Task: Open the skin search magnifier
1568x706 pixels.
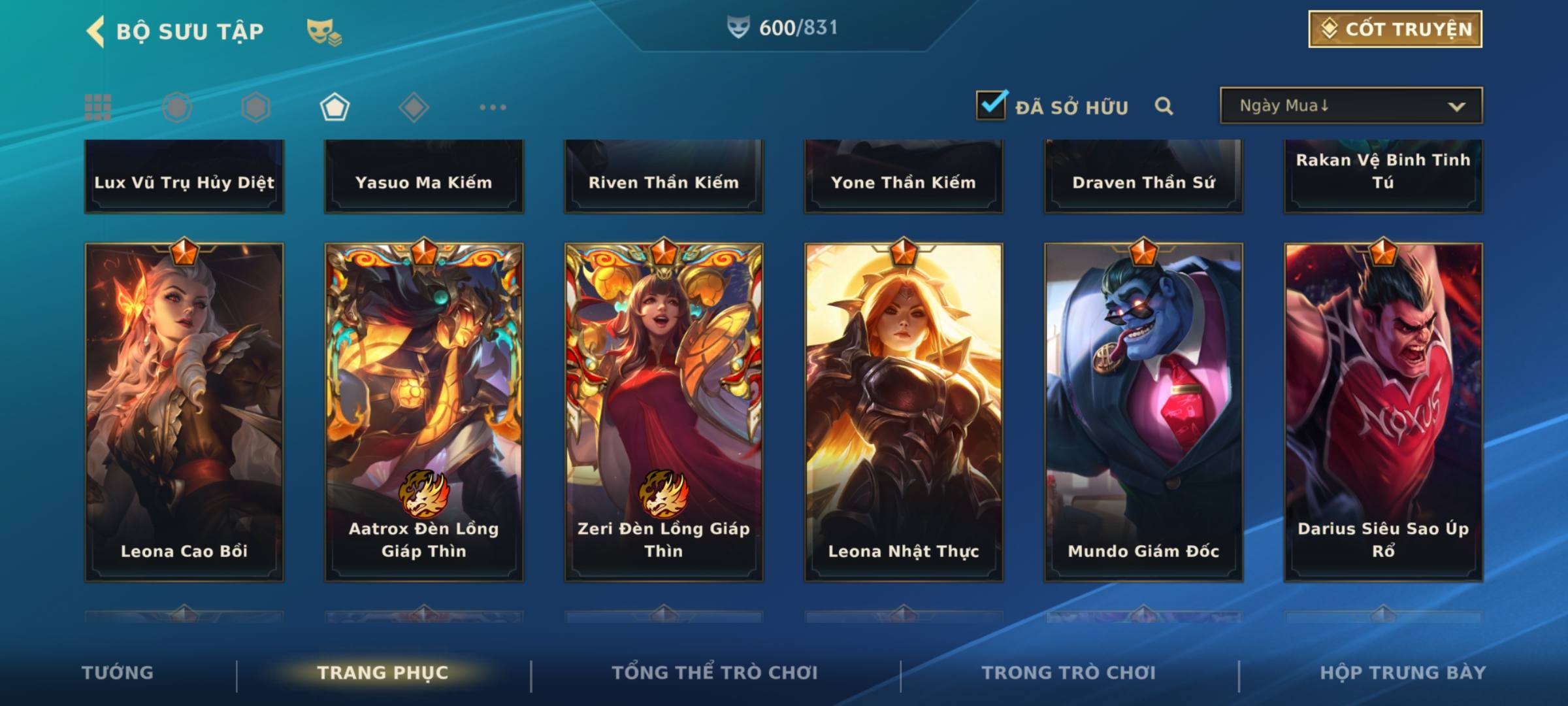Action: (x=1164, y=106)
